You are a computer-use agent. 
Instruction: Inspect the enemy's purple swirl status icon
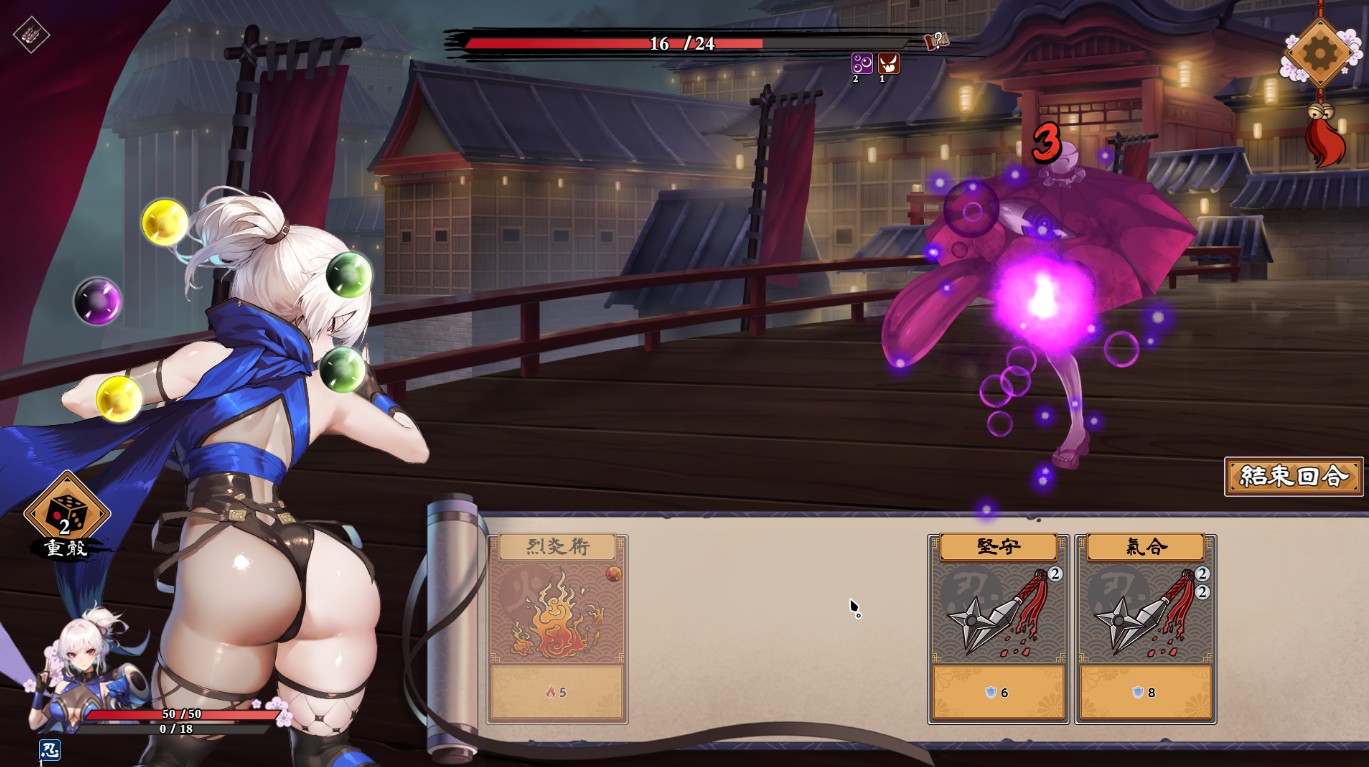pos(861,63)
